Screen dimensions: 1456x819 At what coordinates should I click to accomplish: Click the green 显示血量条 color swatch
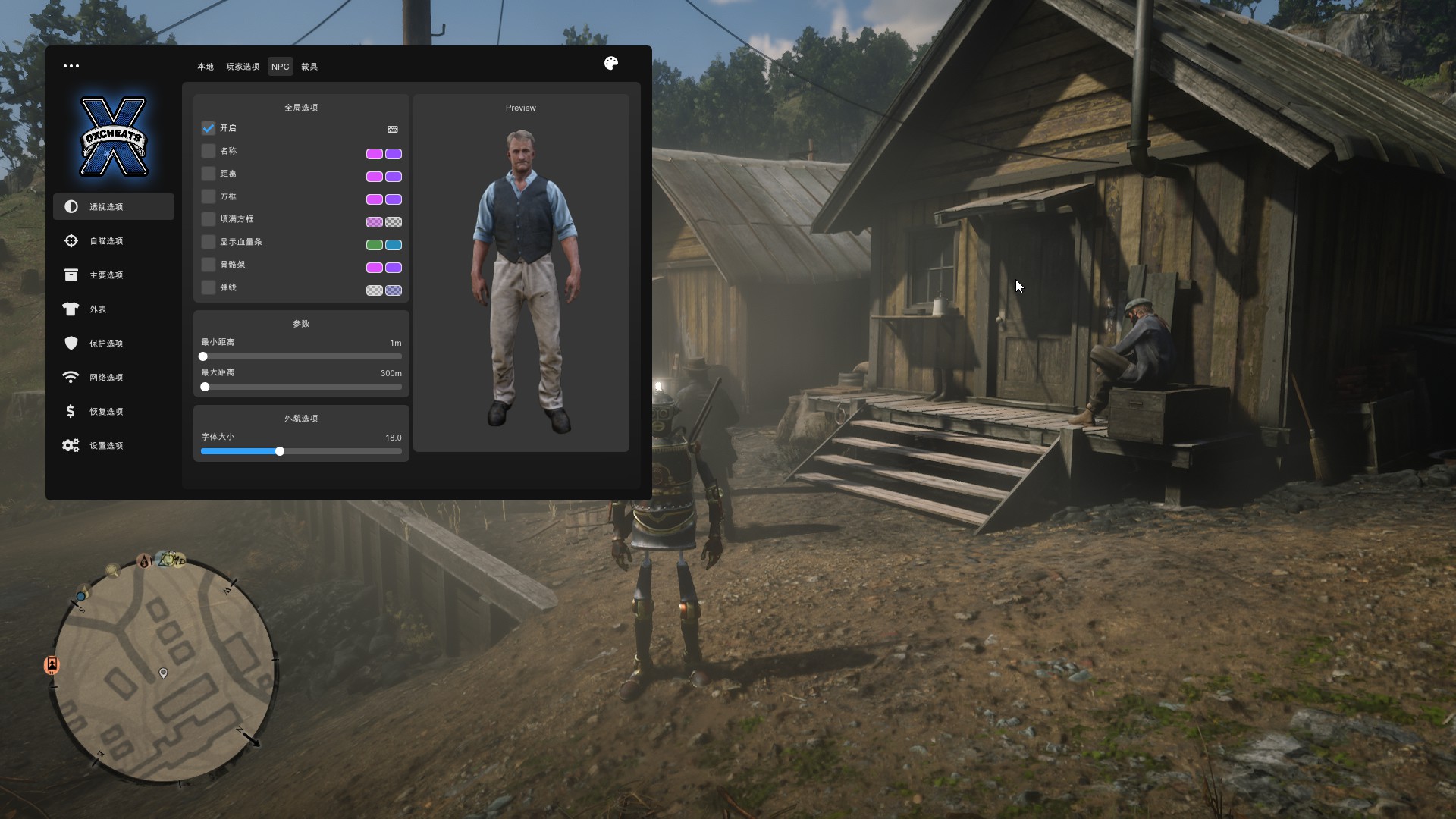375,245
